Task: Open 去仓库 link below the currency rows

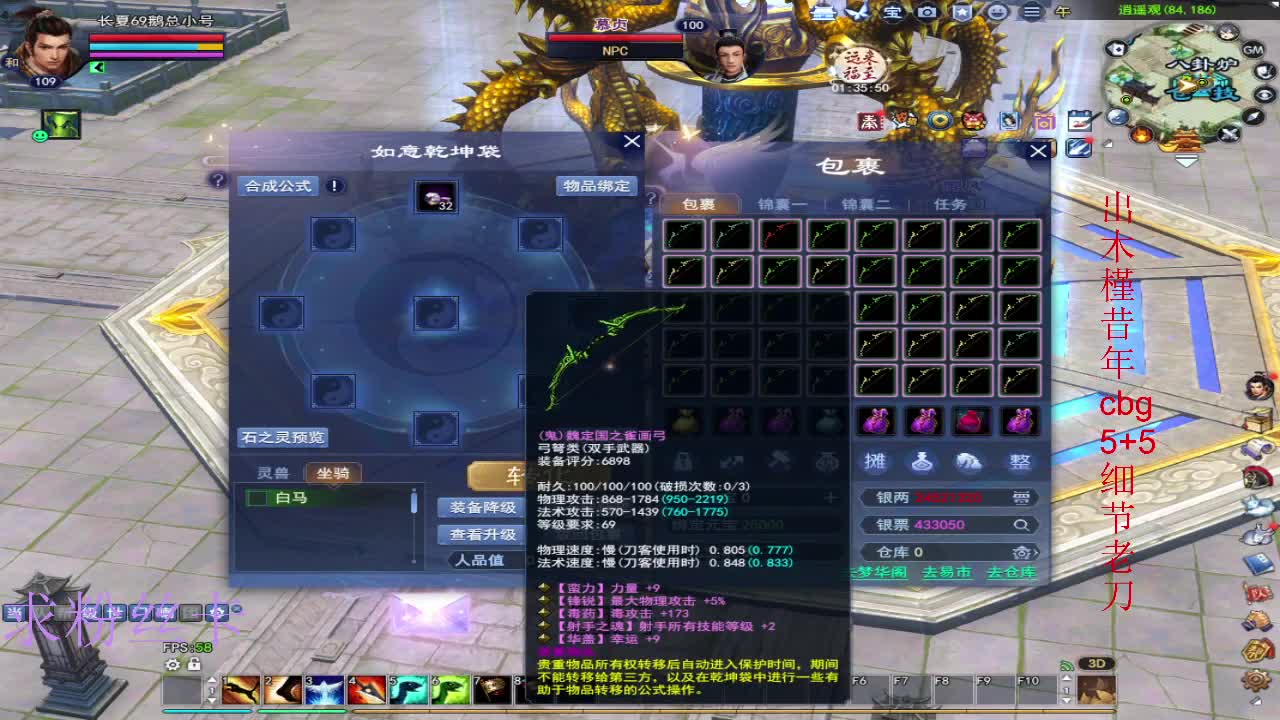Action: click(1009, 574)
